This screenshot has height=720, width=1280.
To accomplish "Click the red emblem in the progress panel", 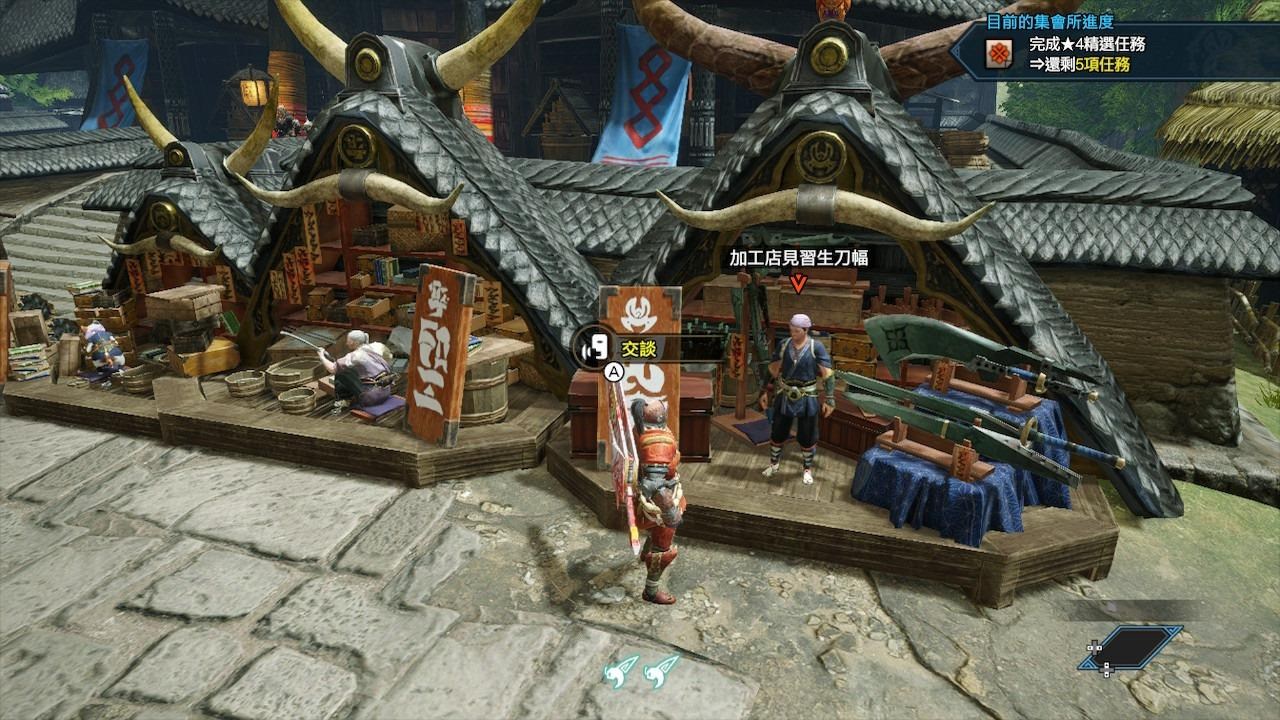I will coord(997,56).
